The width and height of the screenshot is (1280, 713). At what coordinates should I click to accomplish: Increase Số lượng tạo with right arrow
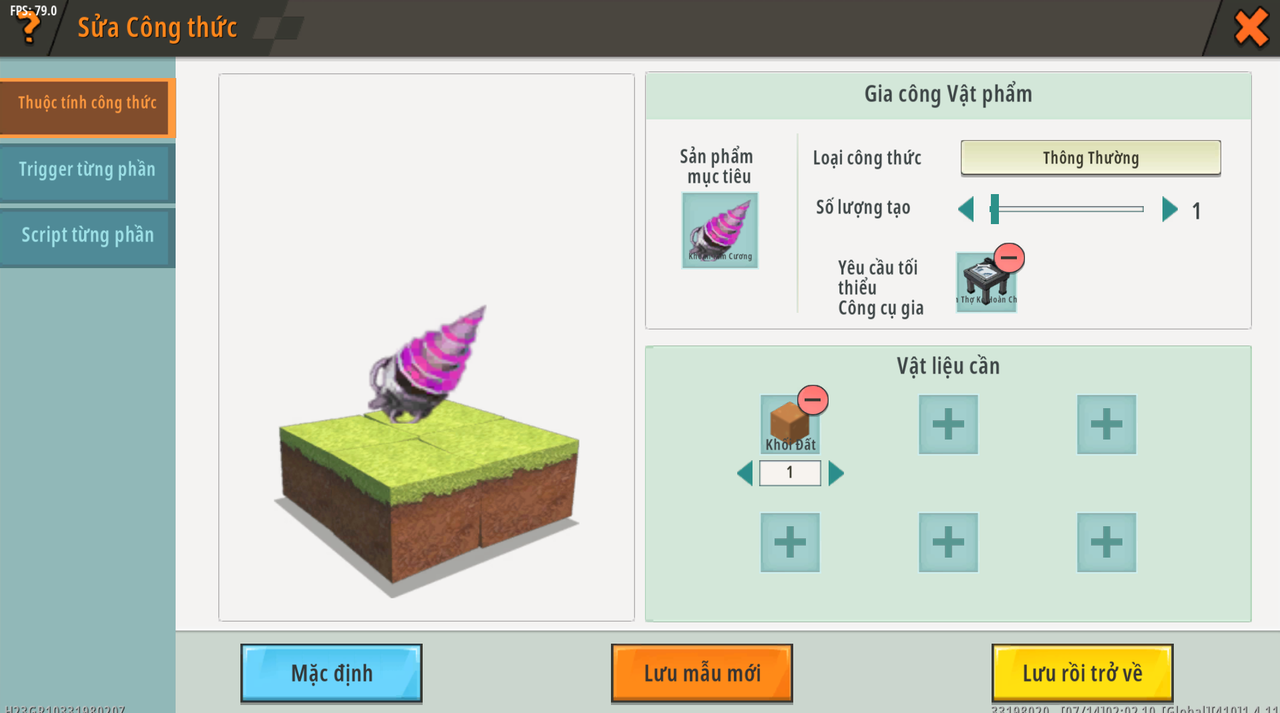pyautogui.click(x=1170, y=210)
